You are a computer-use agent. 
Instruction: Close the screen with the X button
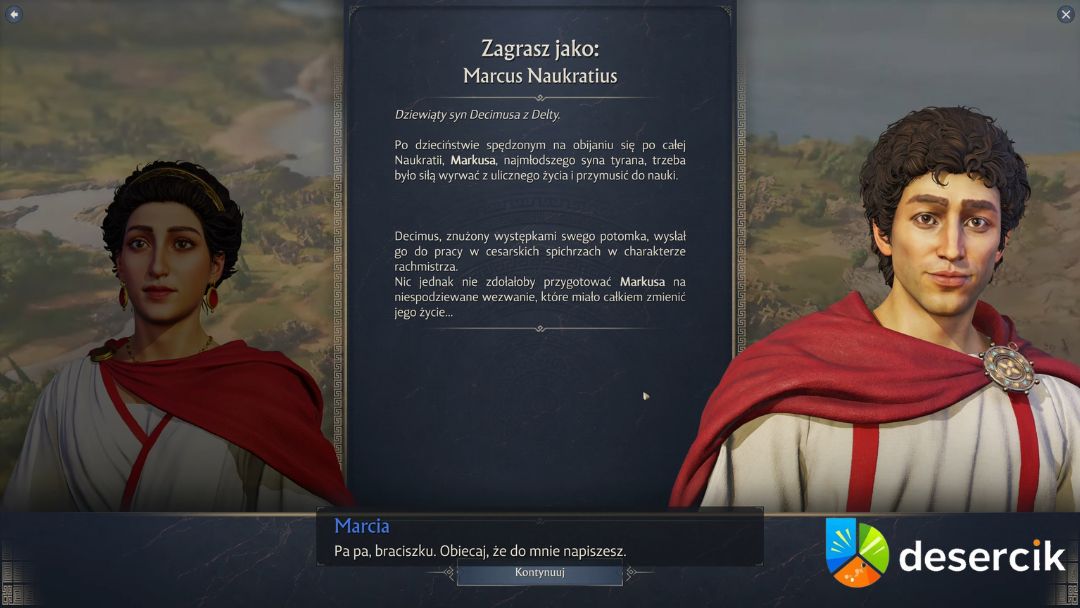[1065, 14]
